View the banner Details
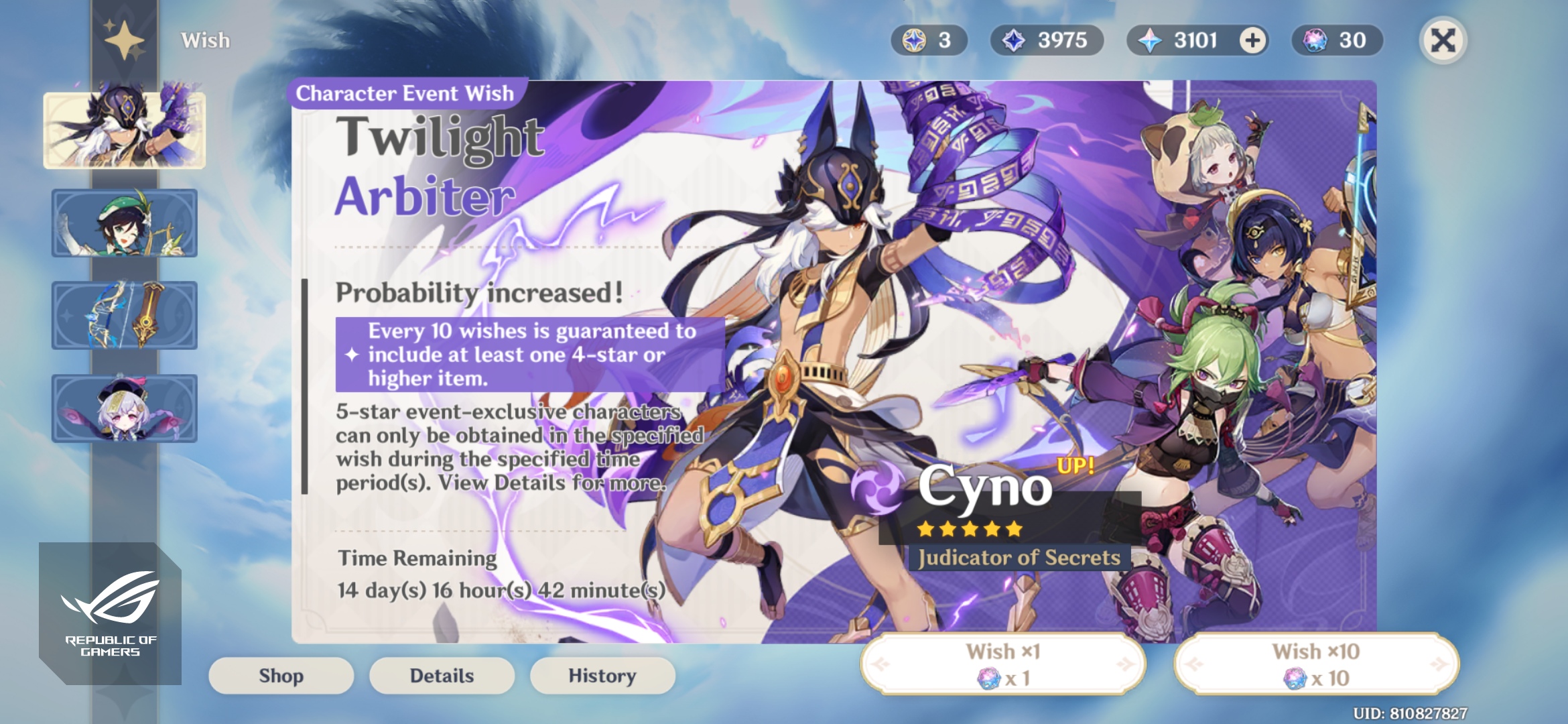 coord(442,676)
